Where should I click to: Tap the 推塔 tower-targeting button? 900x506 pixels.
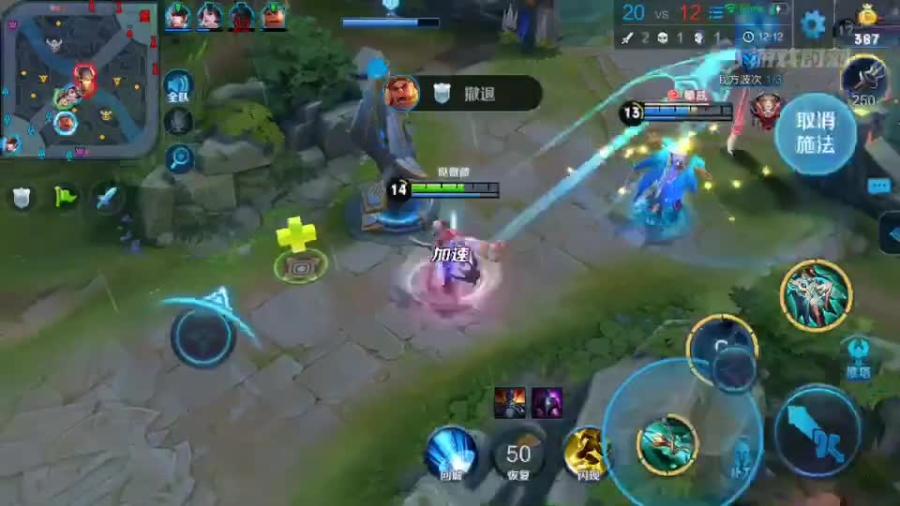[x=858, y=358]
